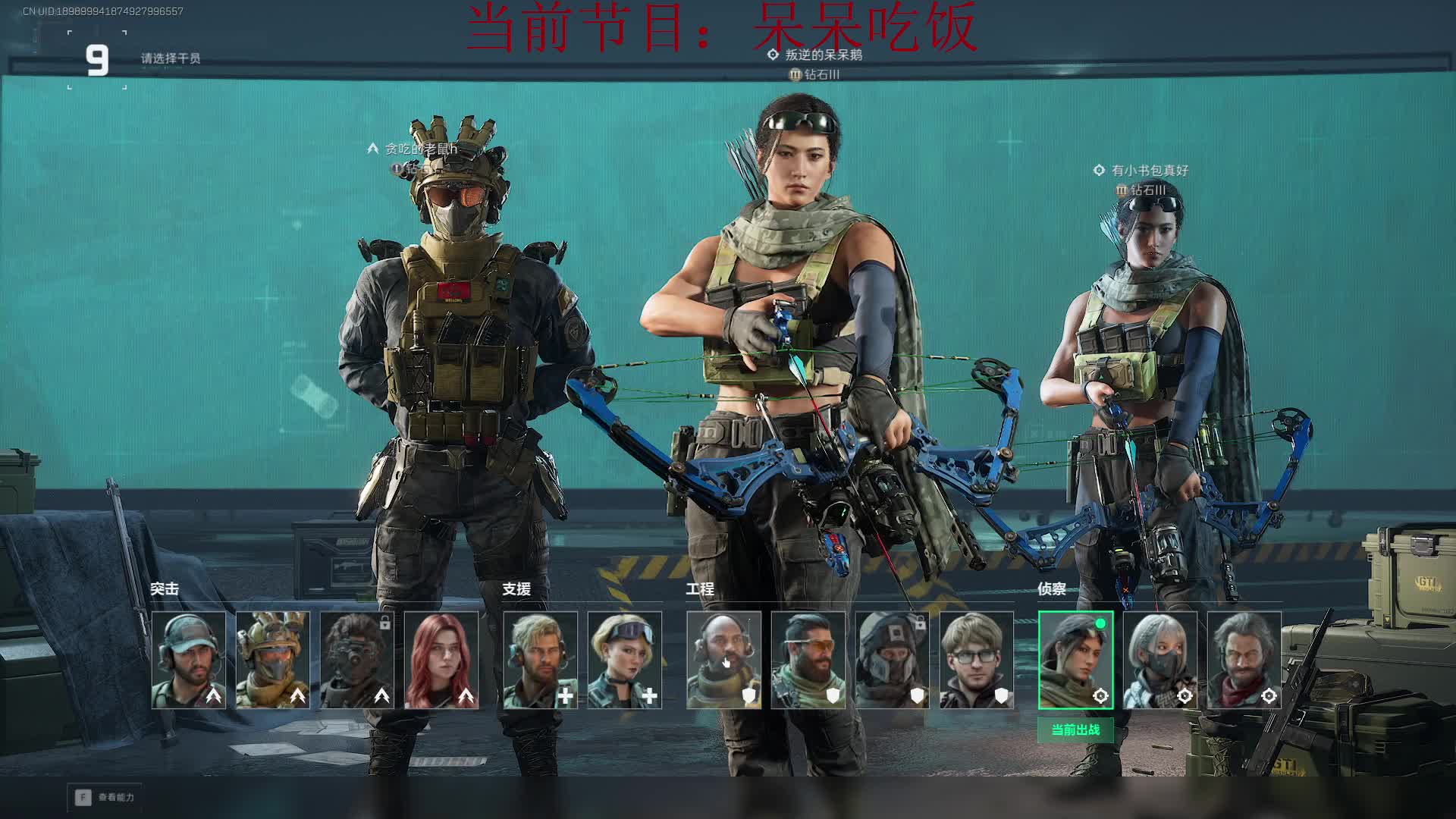Select the bearded operator wearing a cap
Image resolution: width=1456 pixels, height=819 pixels.
[189, 660]
